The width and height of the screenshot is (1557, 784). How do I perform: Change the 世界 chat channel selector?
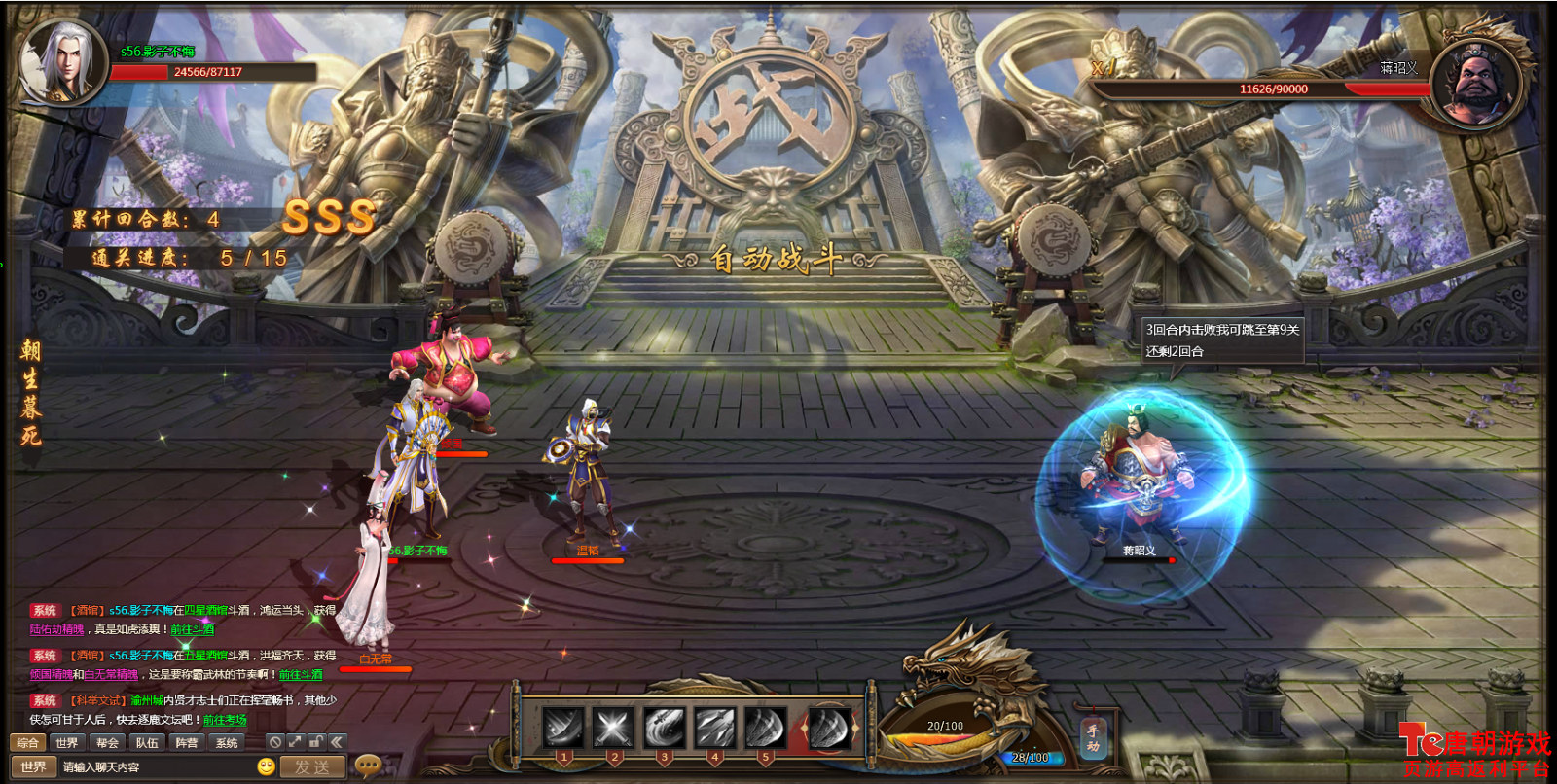pos(33,767)
